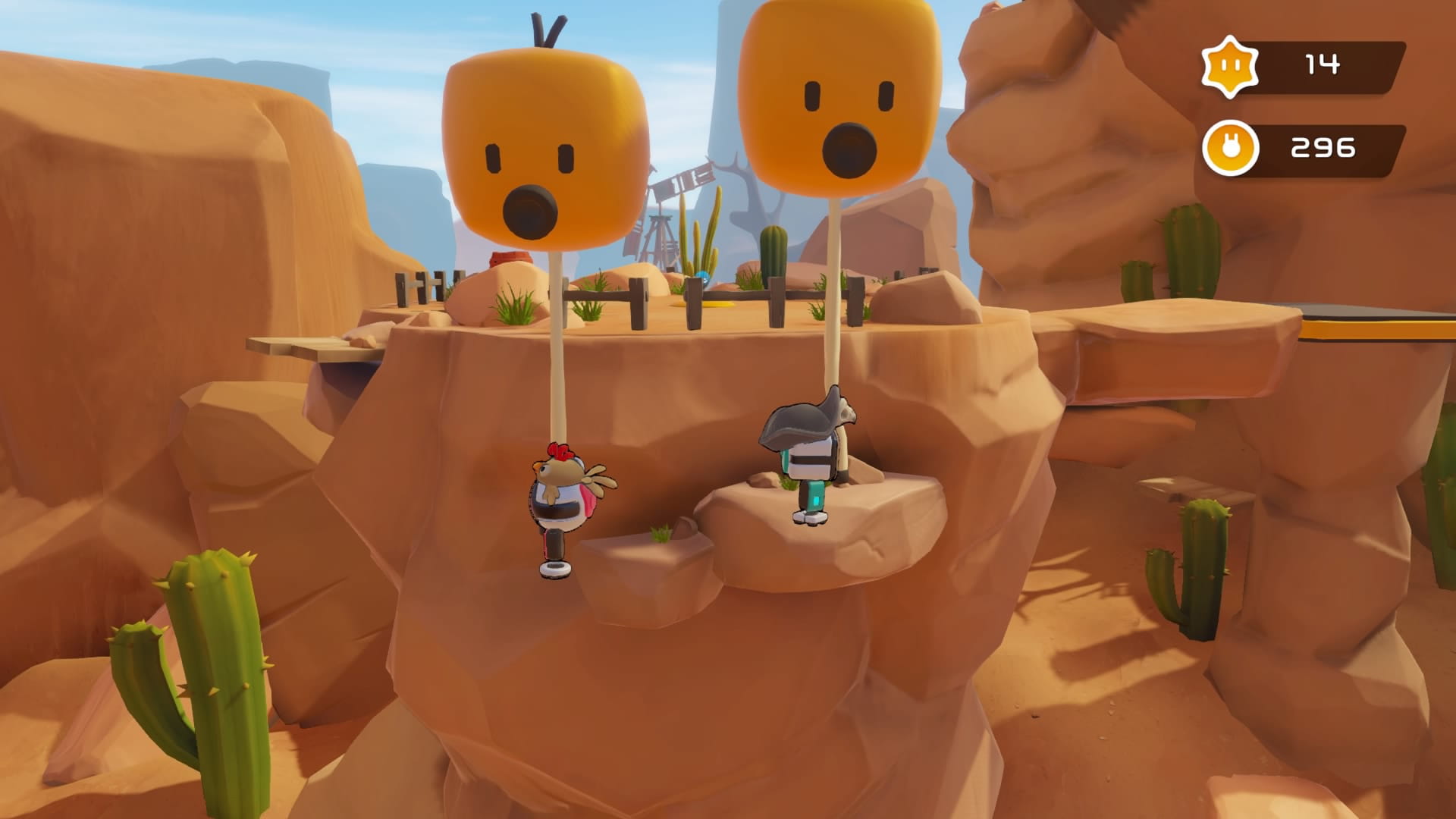Click the sun star collectible icon

[x=1229, y=67]
